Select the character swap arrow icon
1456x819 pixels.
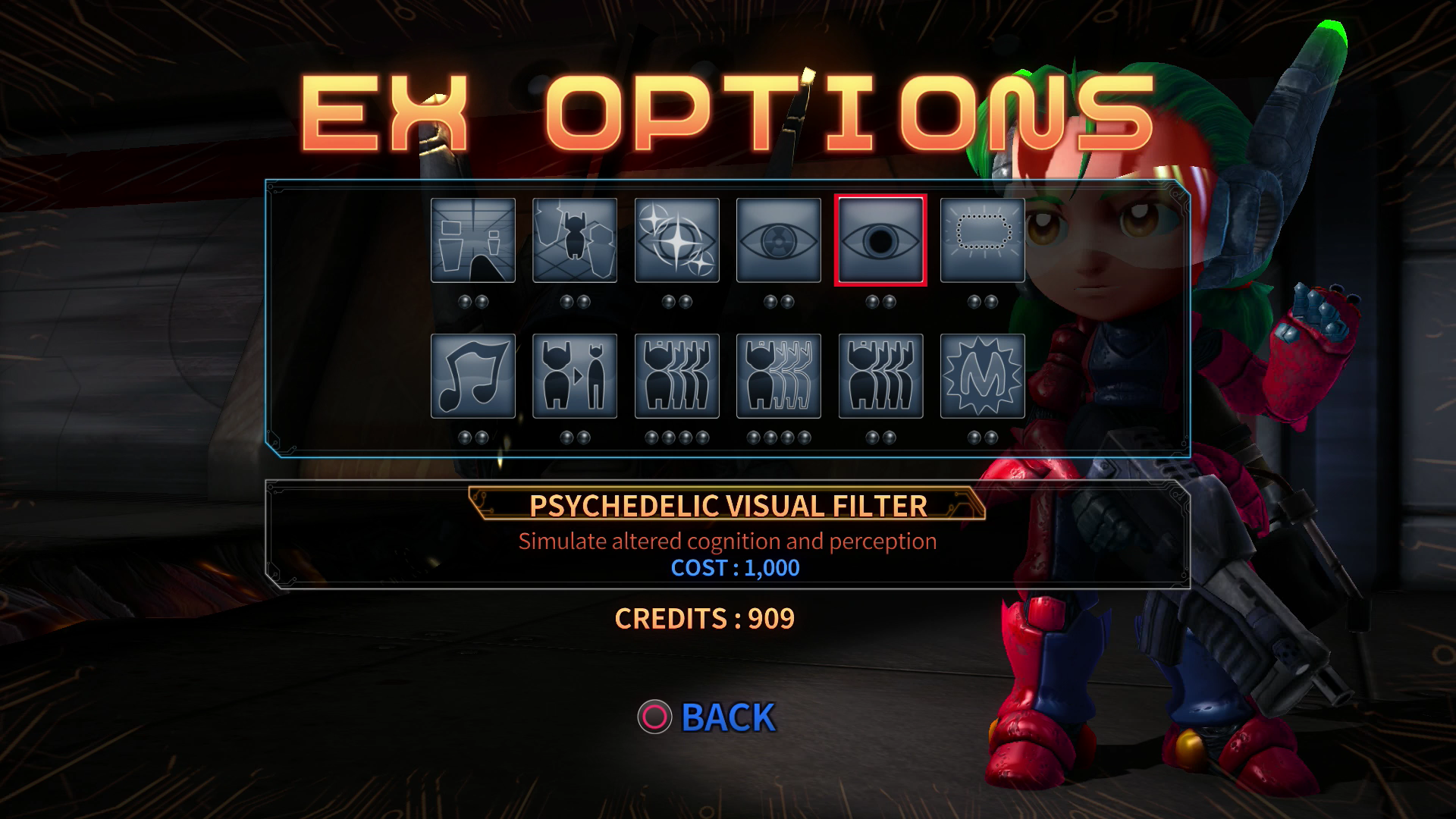[x=575, y=376]
